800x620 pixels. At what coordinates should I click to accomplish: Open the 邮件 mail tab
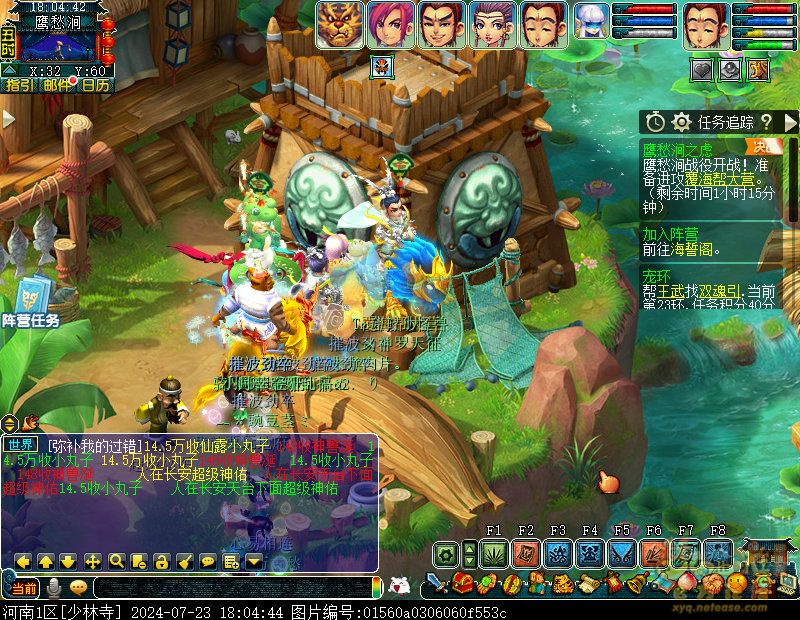pyautogui.click(x=57, y=86)
